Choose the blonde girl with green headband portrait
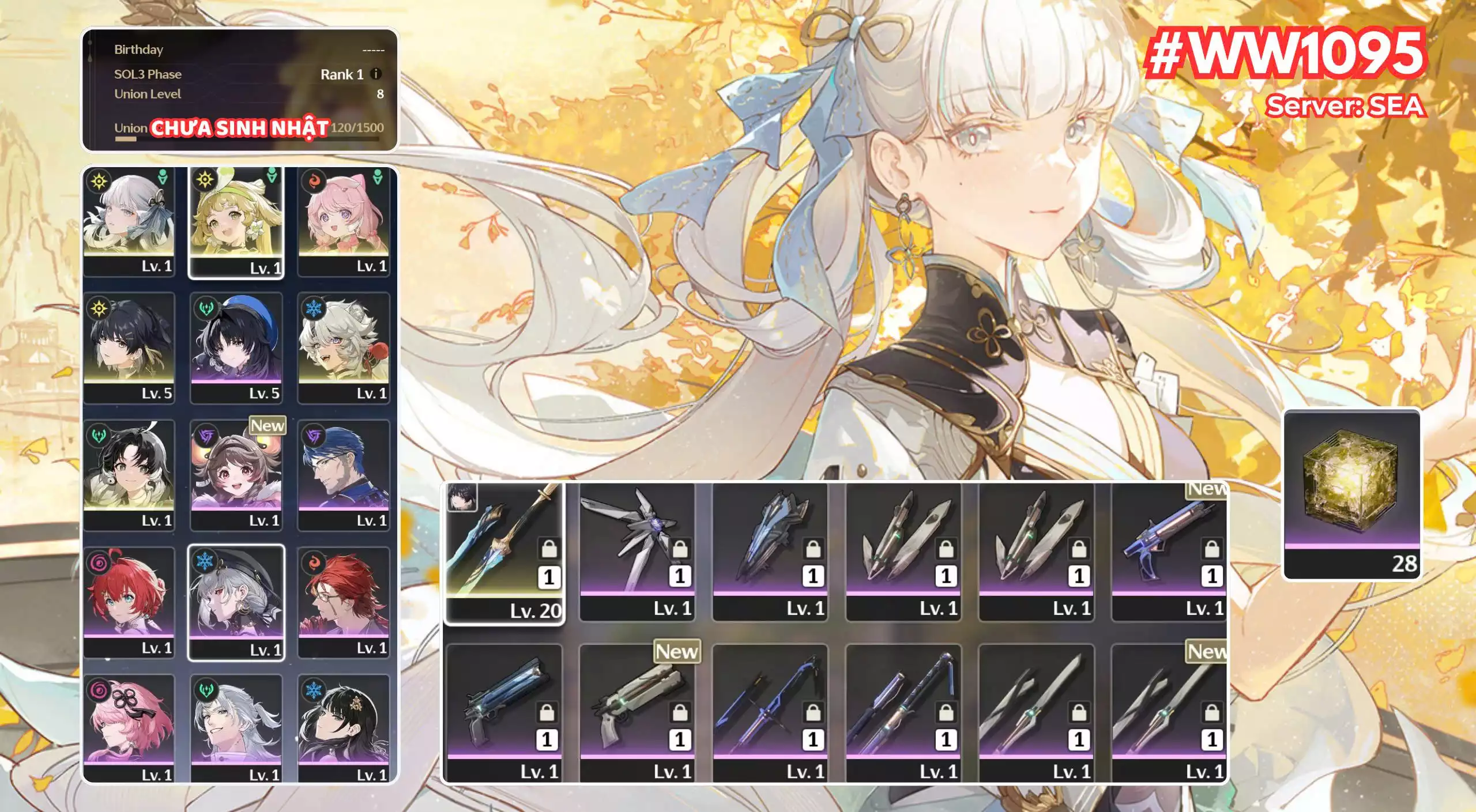 [236, 222]
